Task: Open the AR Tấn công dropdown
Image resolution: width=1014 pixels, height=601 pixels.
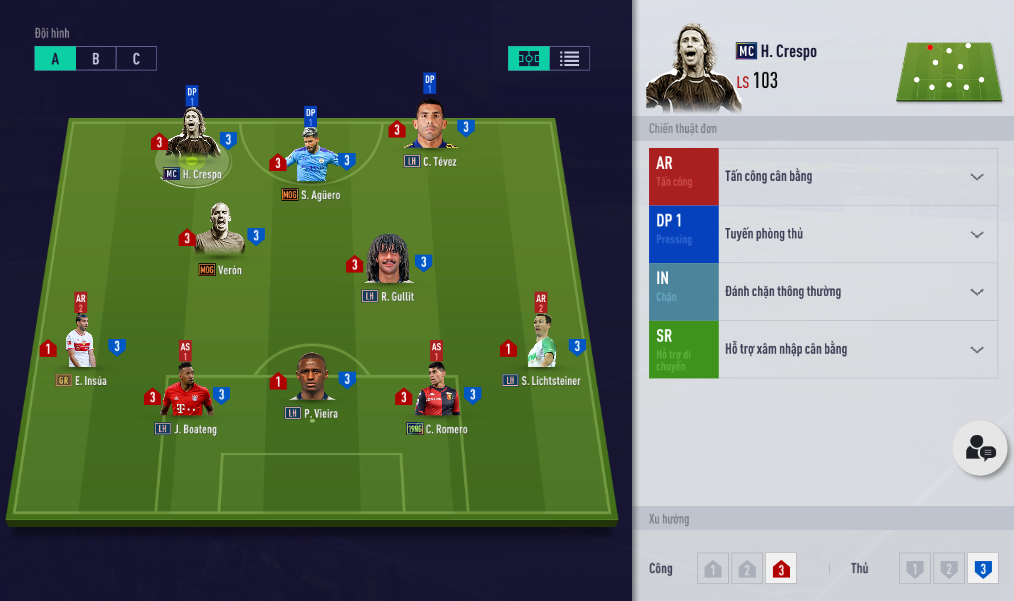Action: (x=977, y=177)
